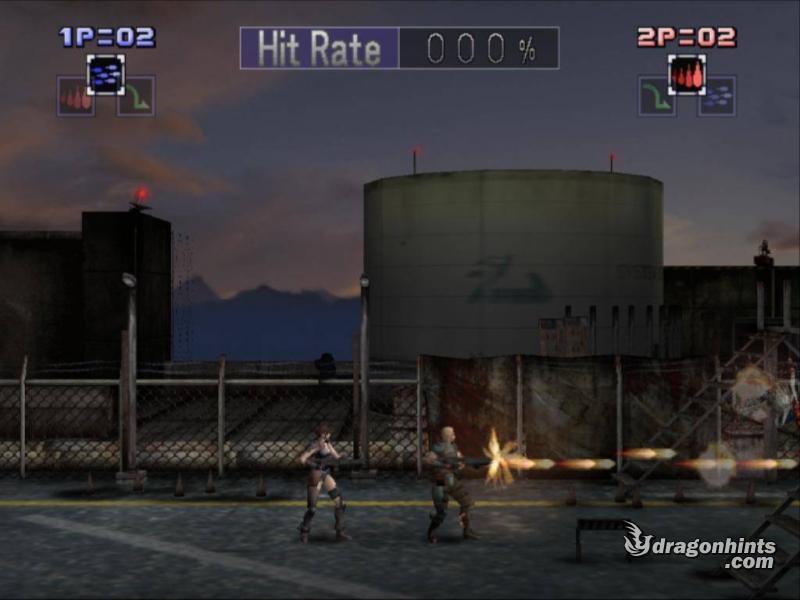
Task: Switch to player 1's green curved-arrow weapon
Action: (135, 96)
